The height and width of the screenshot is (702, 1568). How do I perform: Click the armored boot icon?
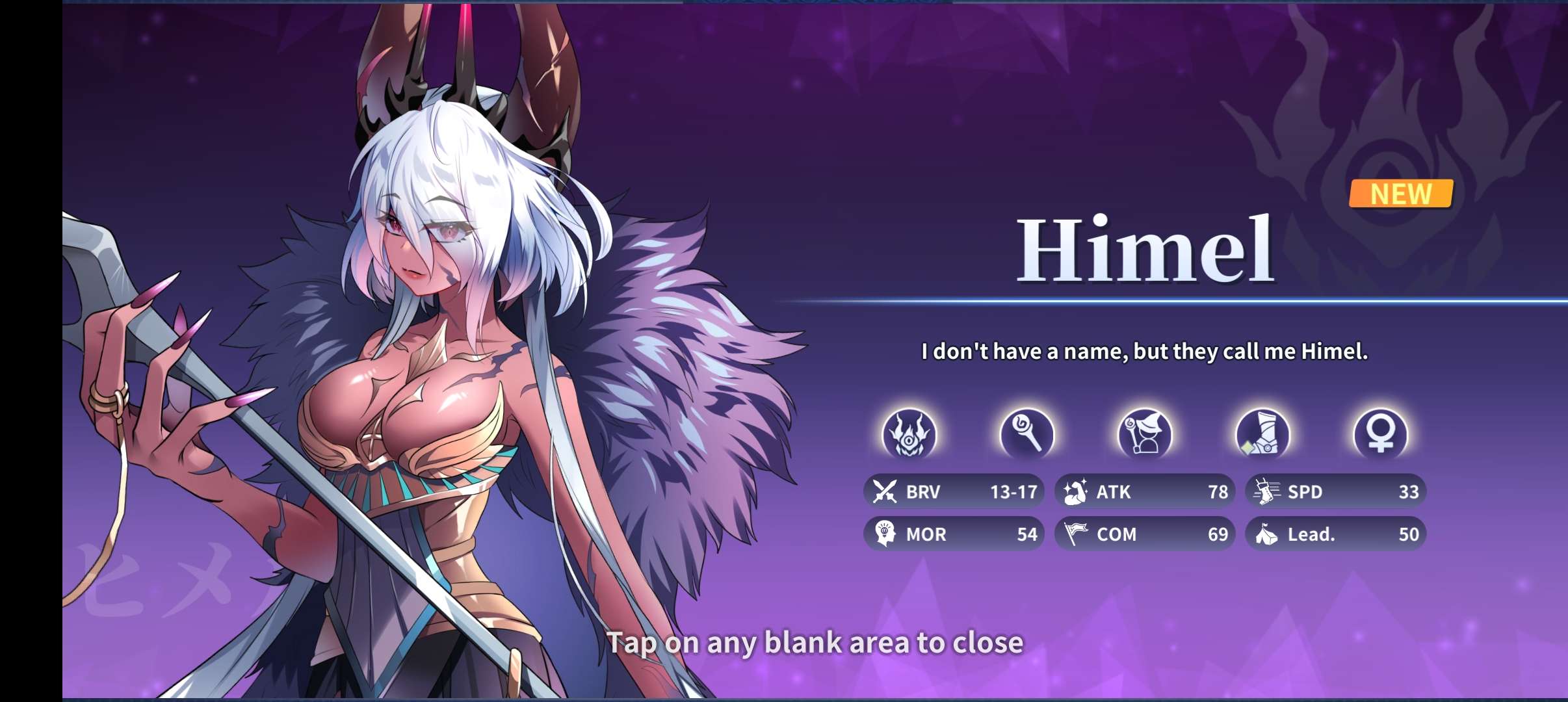tap(1262, 434)
